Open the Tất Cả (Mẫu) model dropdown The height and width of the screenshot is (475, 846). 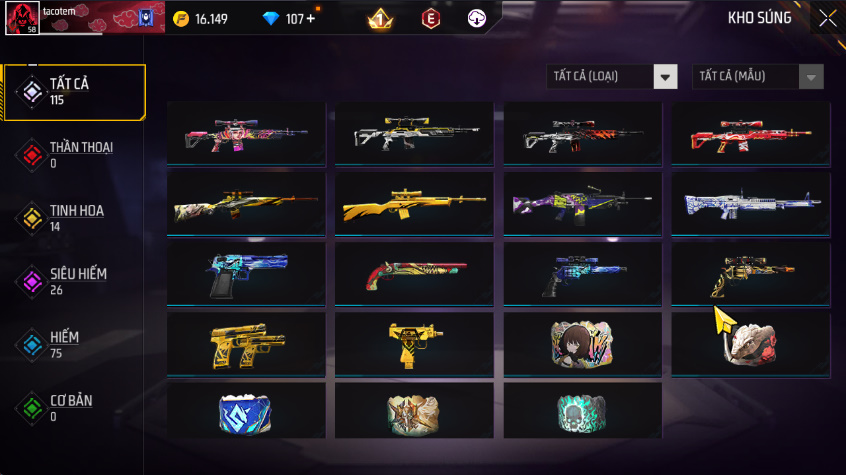pyautogui.click(x=758, y=76)
